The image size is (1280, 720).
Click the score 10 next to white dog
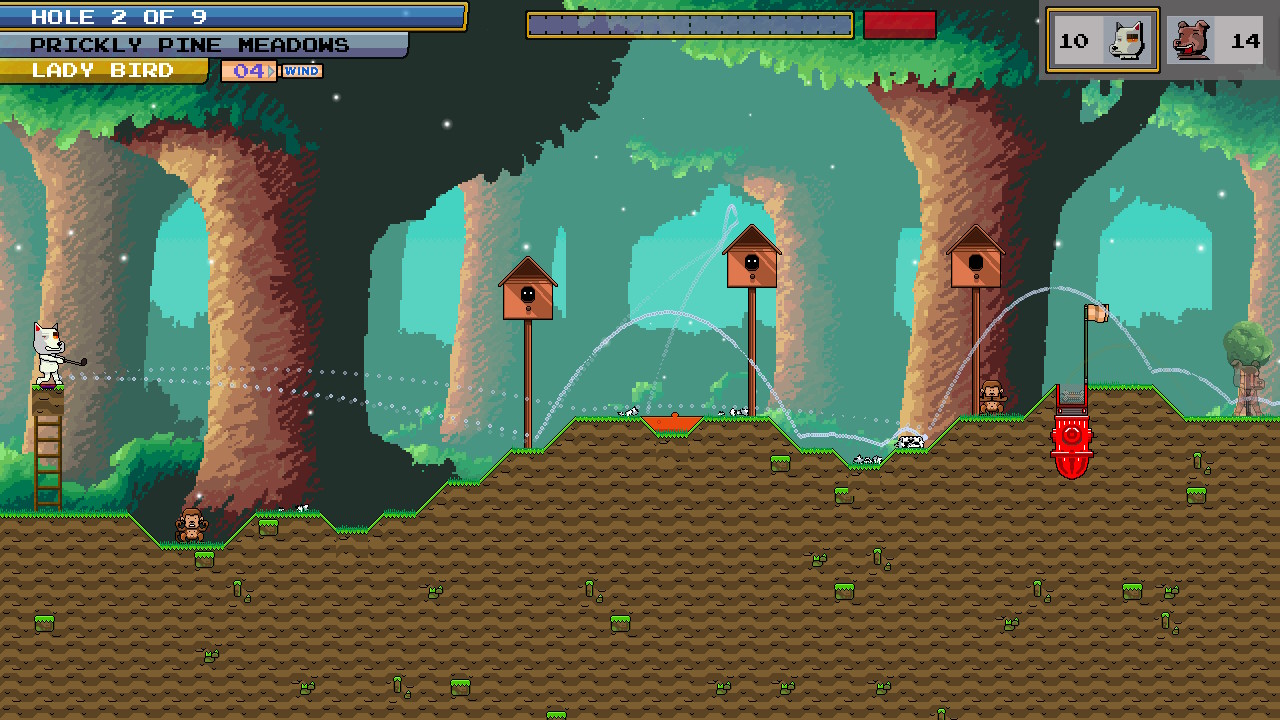[1073, 39]
